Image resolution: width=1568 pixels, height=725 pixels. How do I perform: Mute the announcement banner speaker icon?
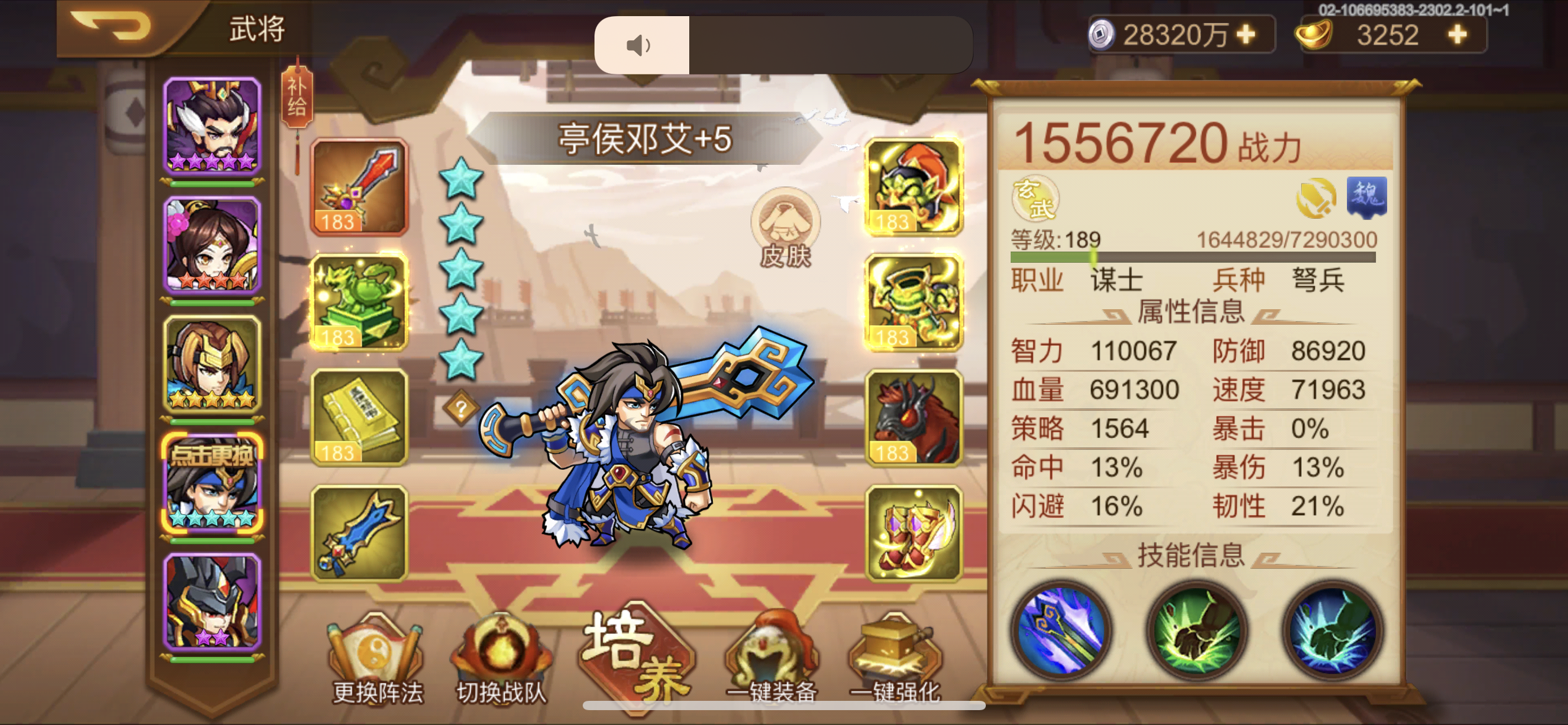tap(638, 45)
